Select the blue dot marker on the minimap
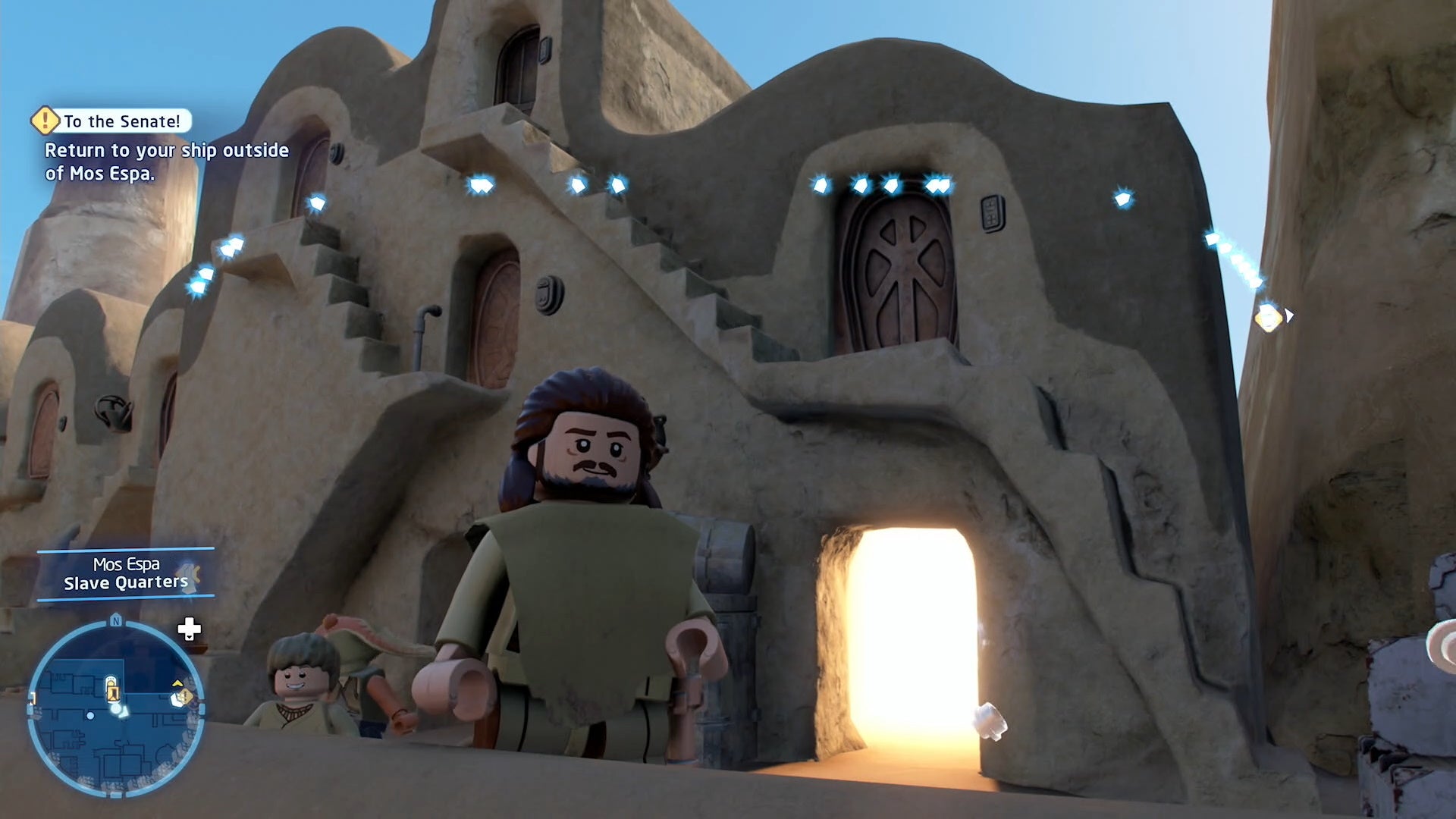The image size is (1456, 819). (90, 716)
